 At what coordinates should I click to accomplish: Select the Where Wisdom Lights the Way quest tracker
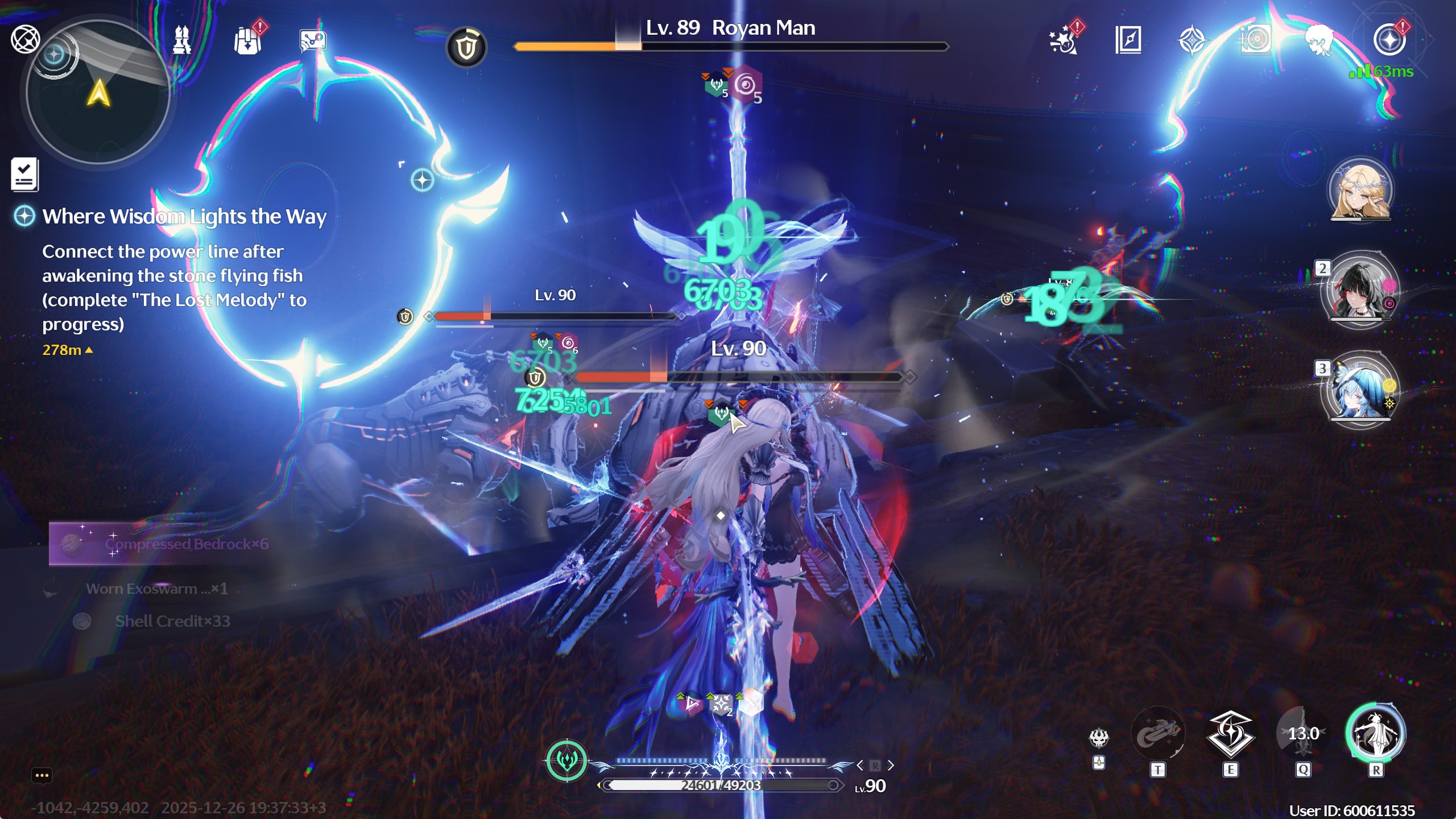[184, 217]
